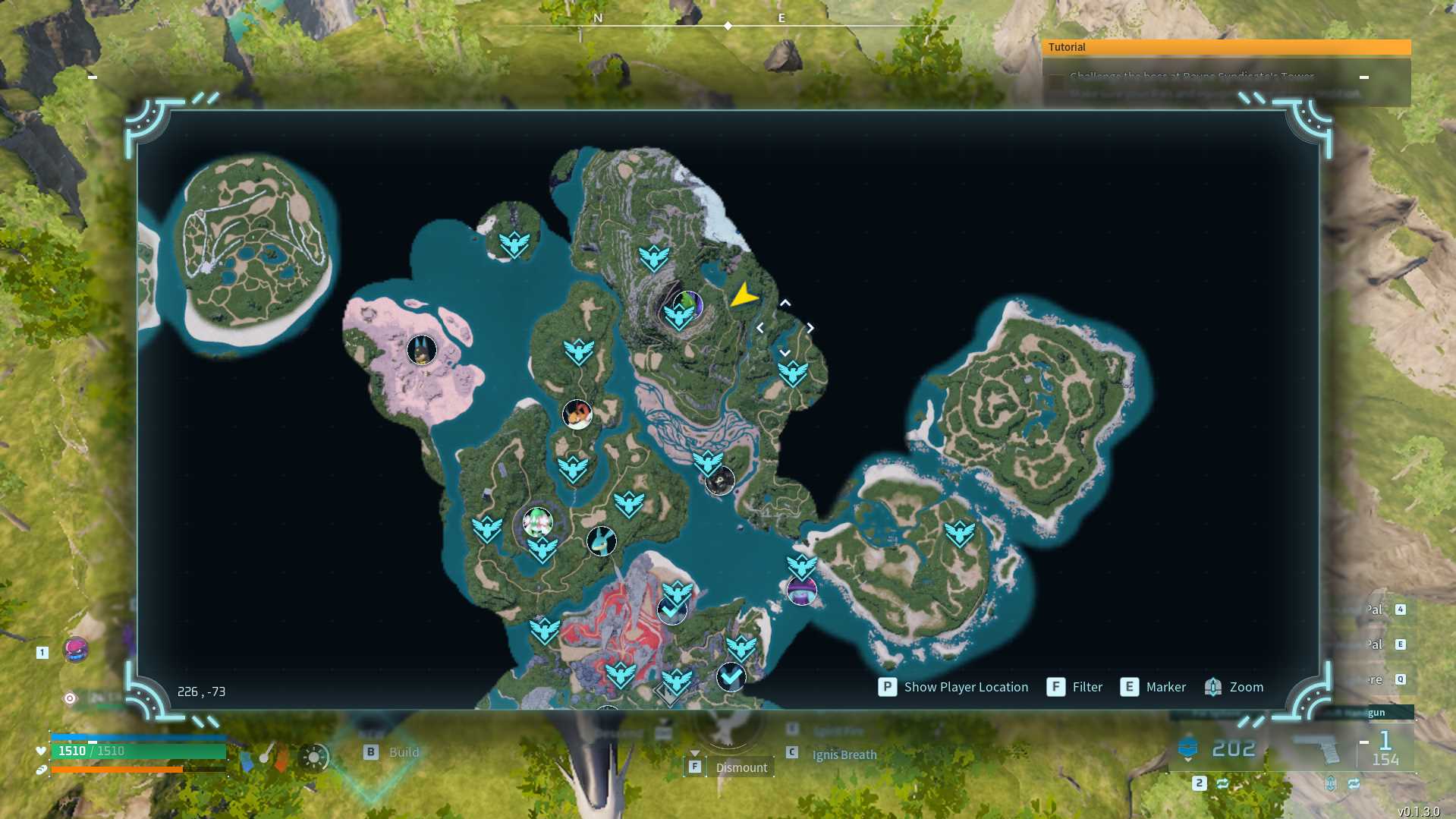Select the lone fast travel point on the southeastern island

(960, 533)
